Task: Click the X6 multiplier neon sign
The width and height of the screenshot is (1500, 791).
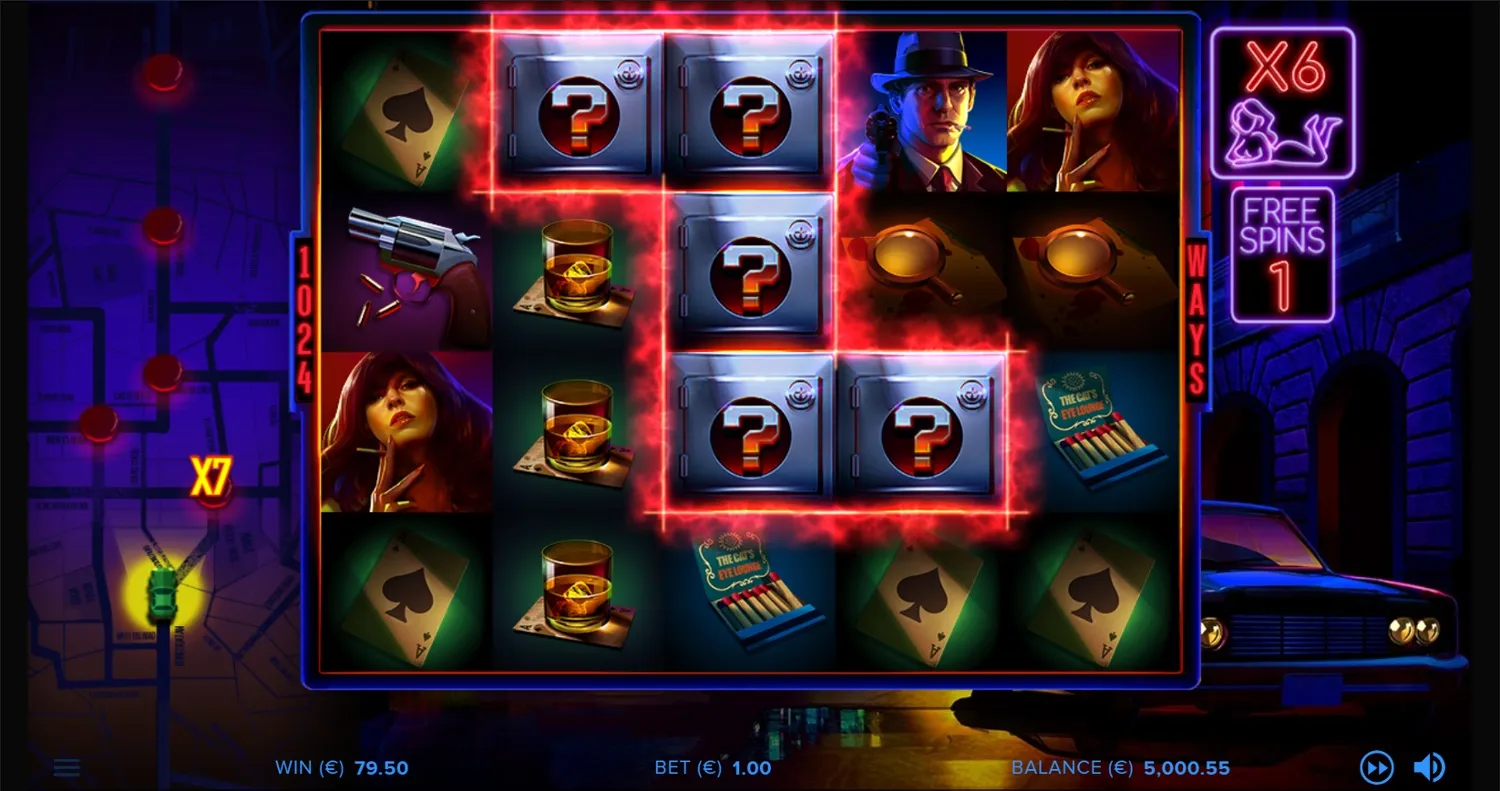Action: [x=1282, y=100]
